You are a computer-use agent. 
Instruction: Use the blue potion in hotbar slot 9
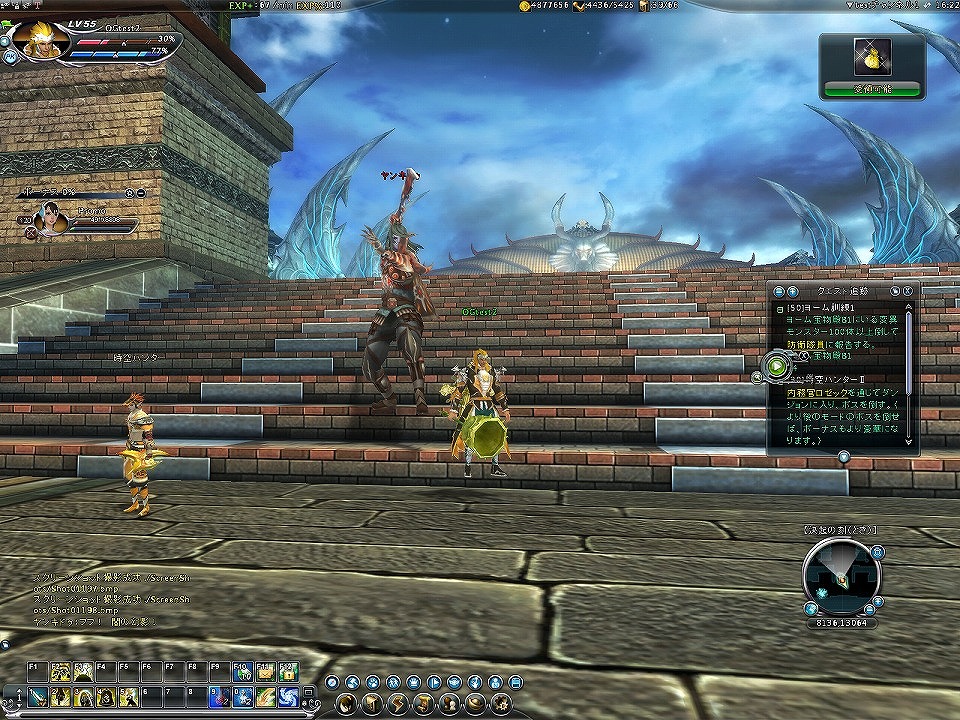click(219, 696)
